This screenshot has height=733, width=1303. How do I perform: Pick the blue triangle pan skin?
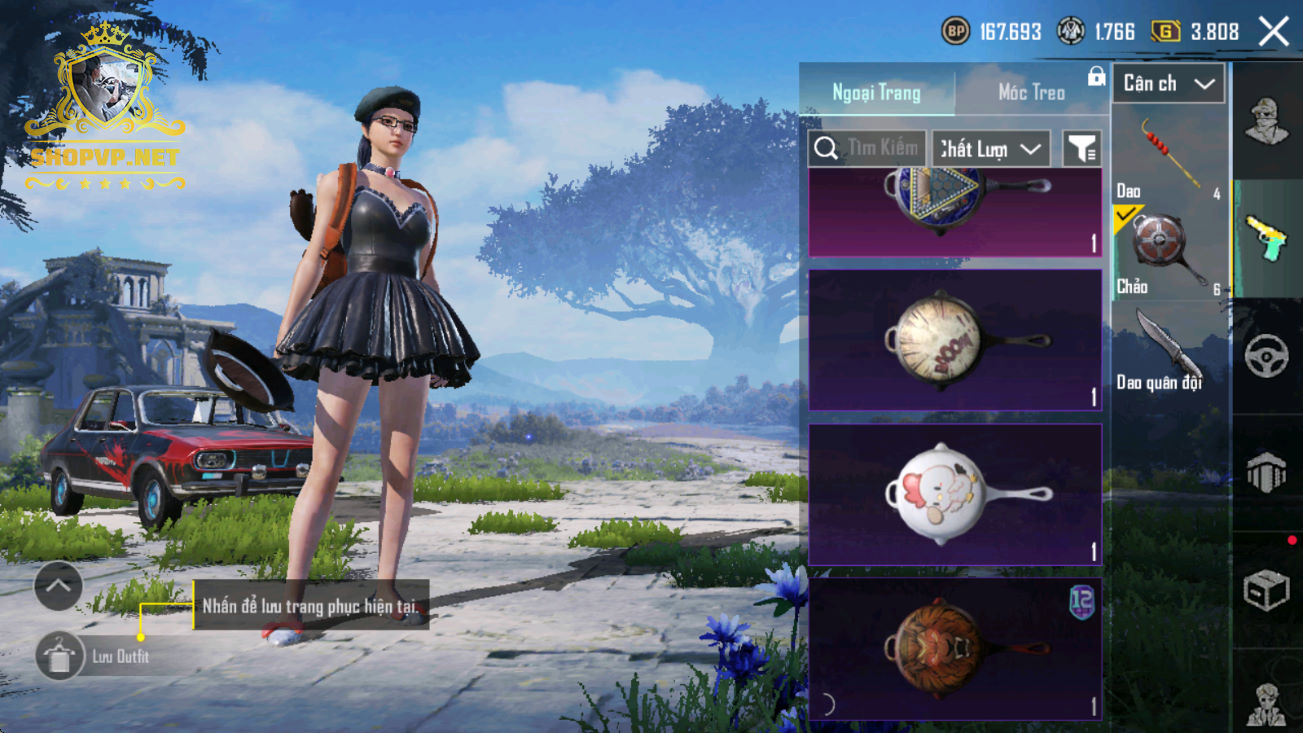955,210
